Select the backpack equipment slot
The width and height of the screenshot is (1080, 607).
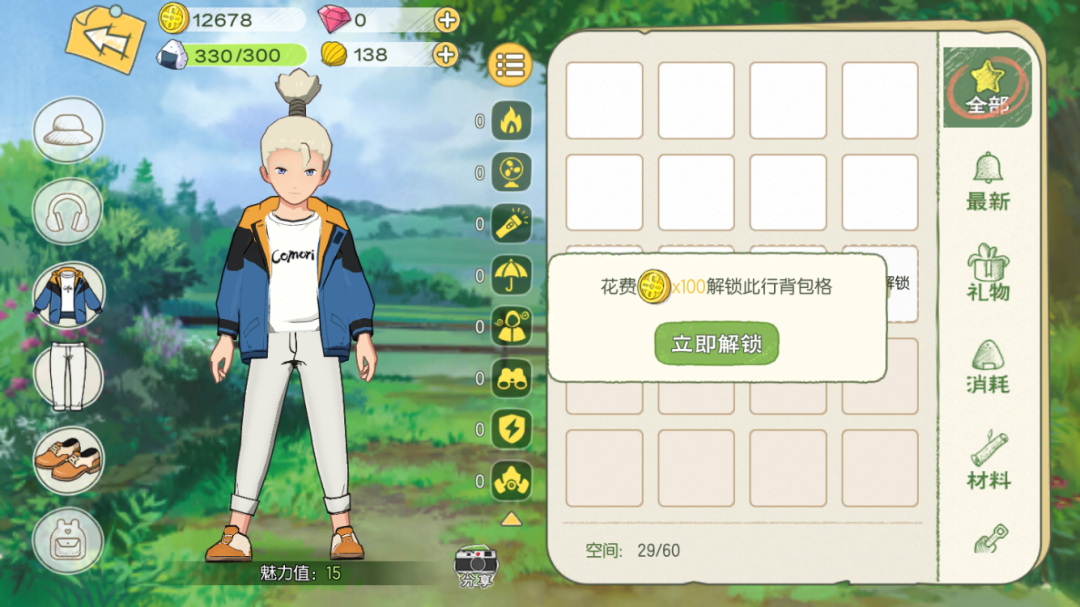point(68,542)
